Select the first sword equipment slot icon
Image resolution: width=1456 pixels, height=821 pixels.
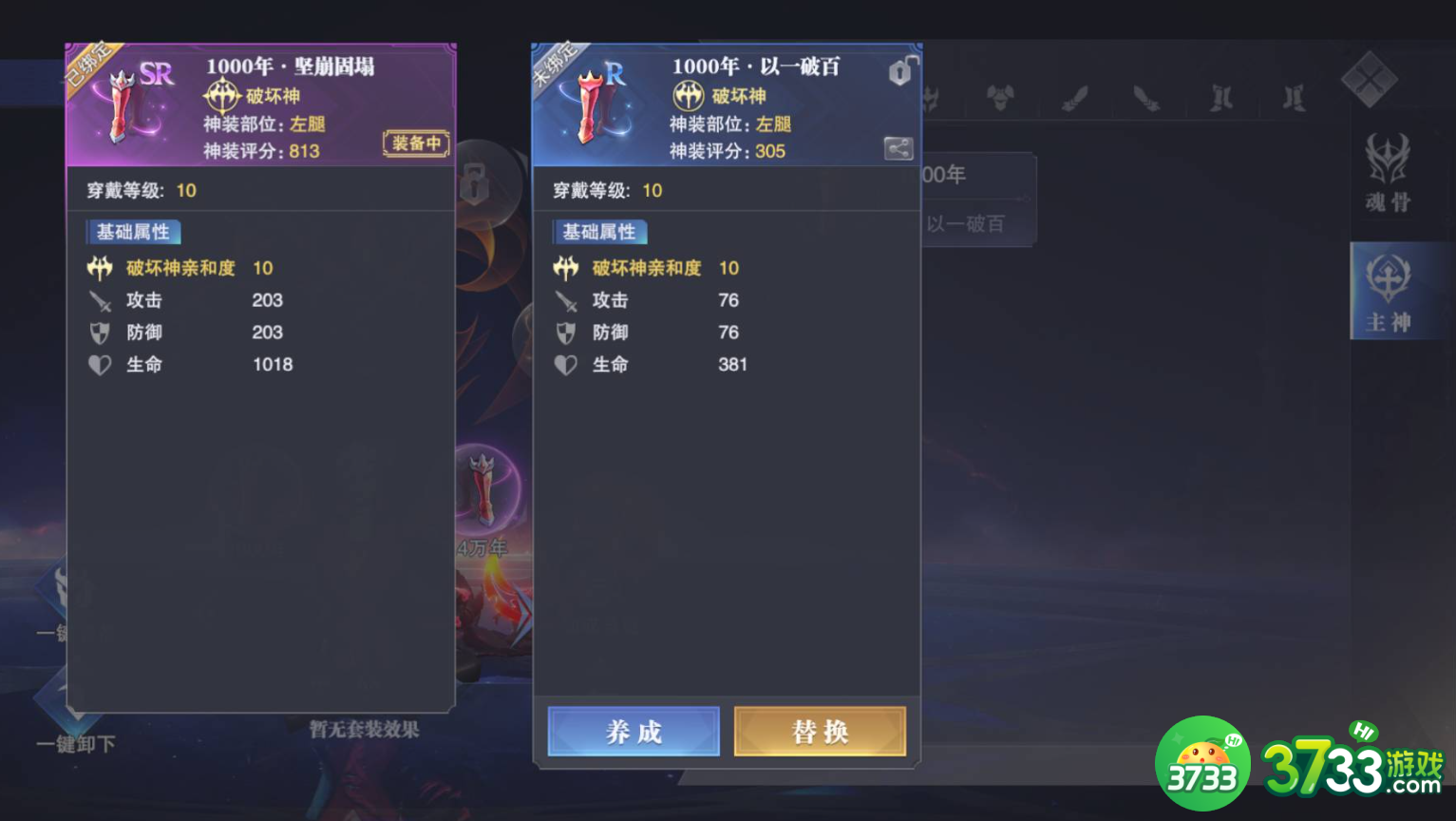click(x=1075, y=98)
